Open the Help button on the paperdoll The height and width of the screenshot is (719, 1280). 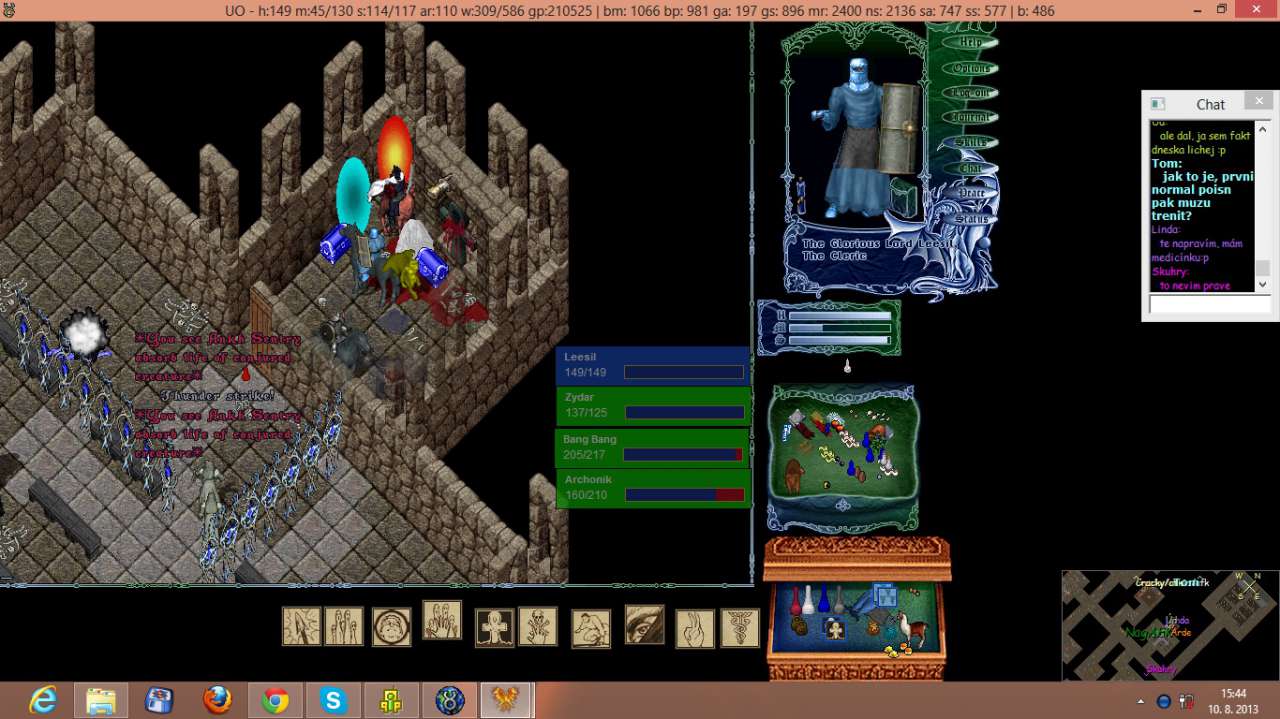coord(969,43)
